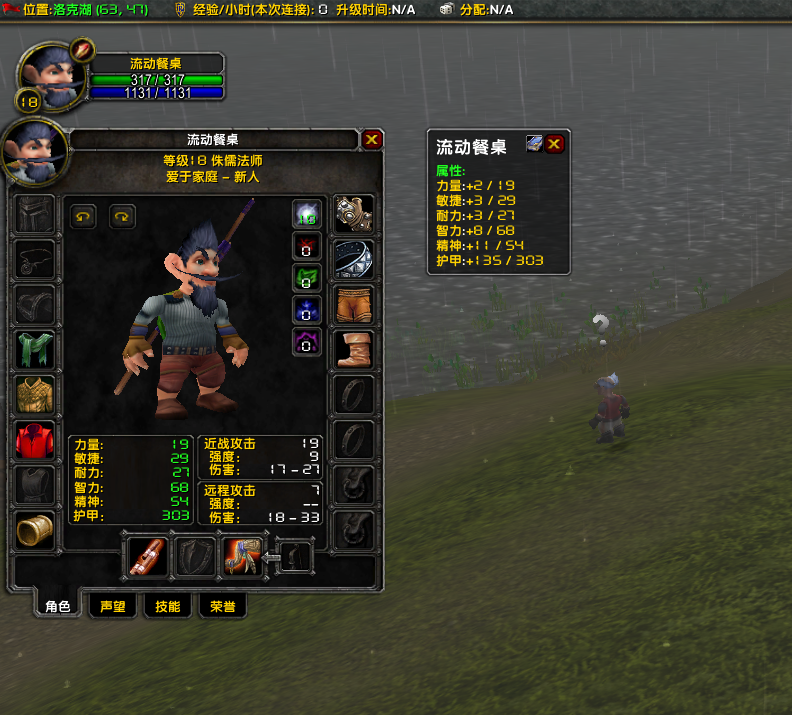Select the gloves equipment slot
Viewport: 792px width, 715px height.
point(353,213)
